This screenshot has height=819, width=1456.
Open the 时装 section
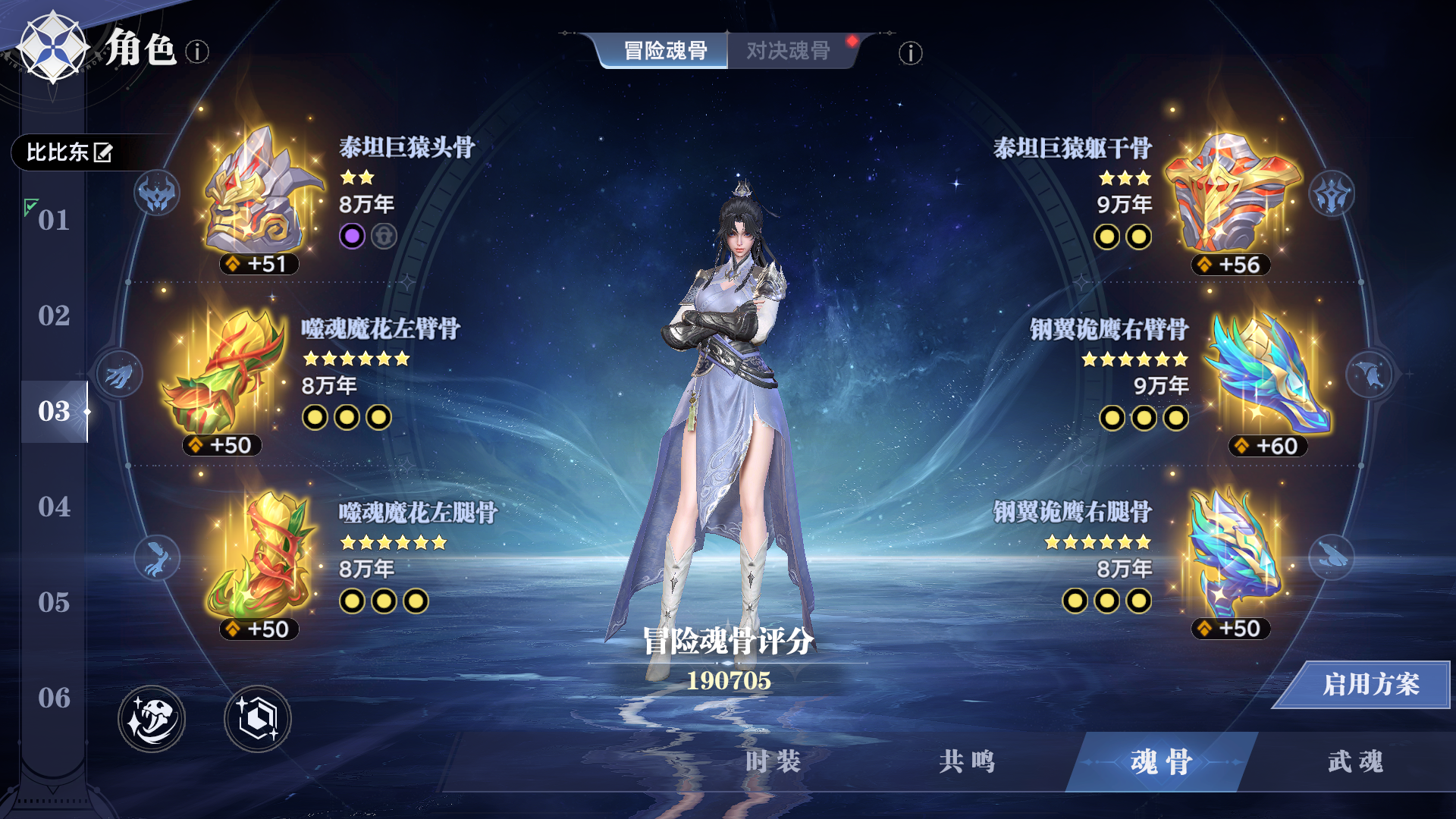pos(773,764)
